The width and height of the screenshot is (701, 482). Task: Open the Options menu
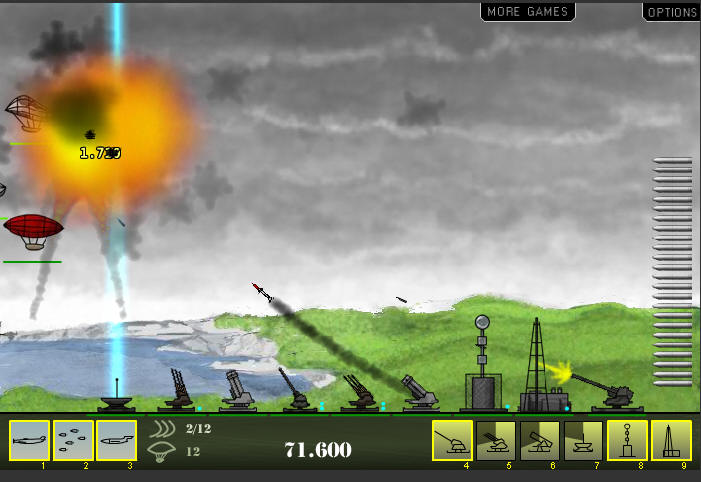point(671,12)
